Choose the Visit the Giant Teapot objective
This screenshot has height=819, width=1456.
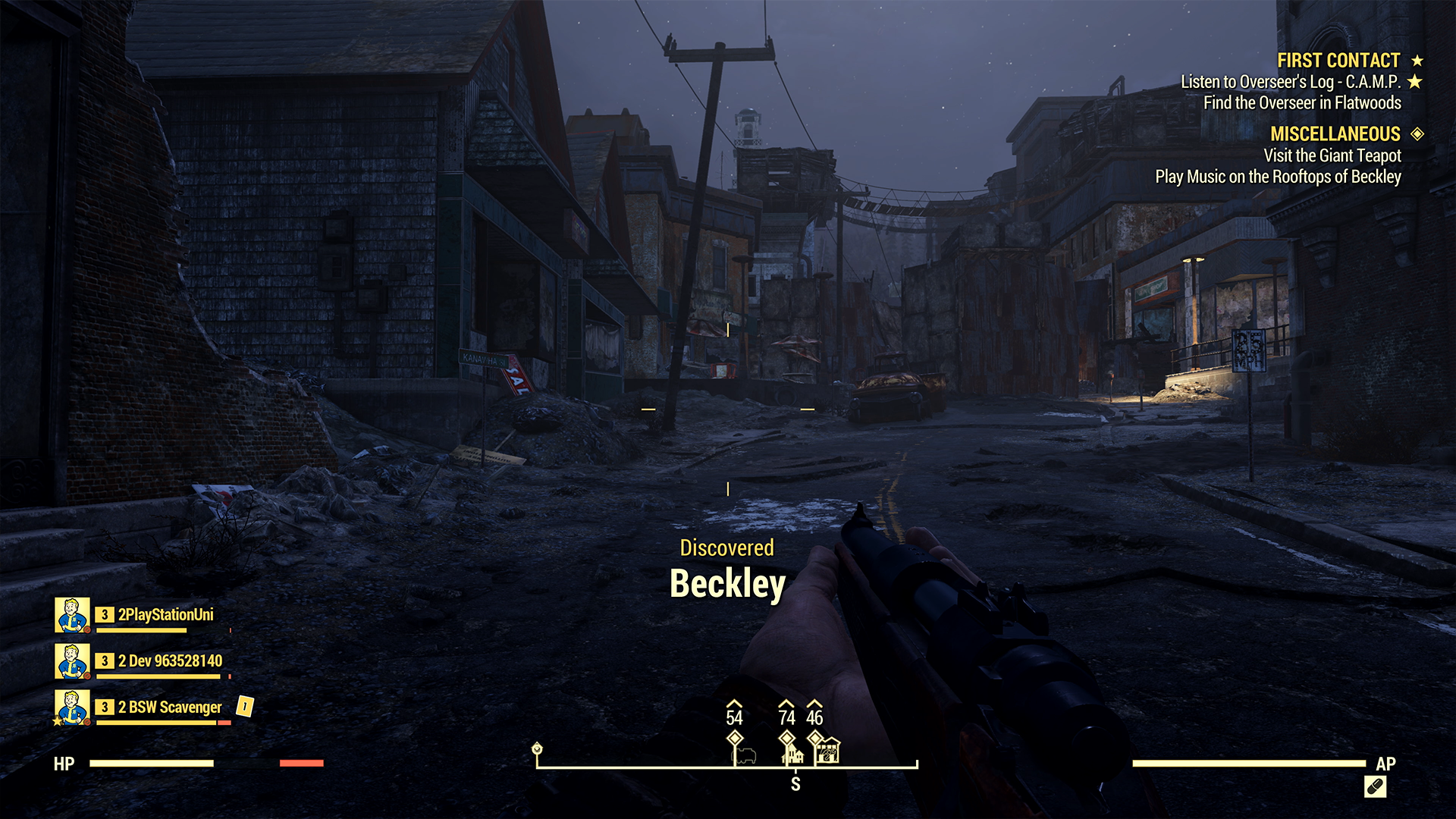(1332, 155)
